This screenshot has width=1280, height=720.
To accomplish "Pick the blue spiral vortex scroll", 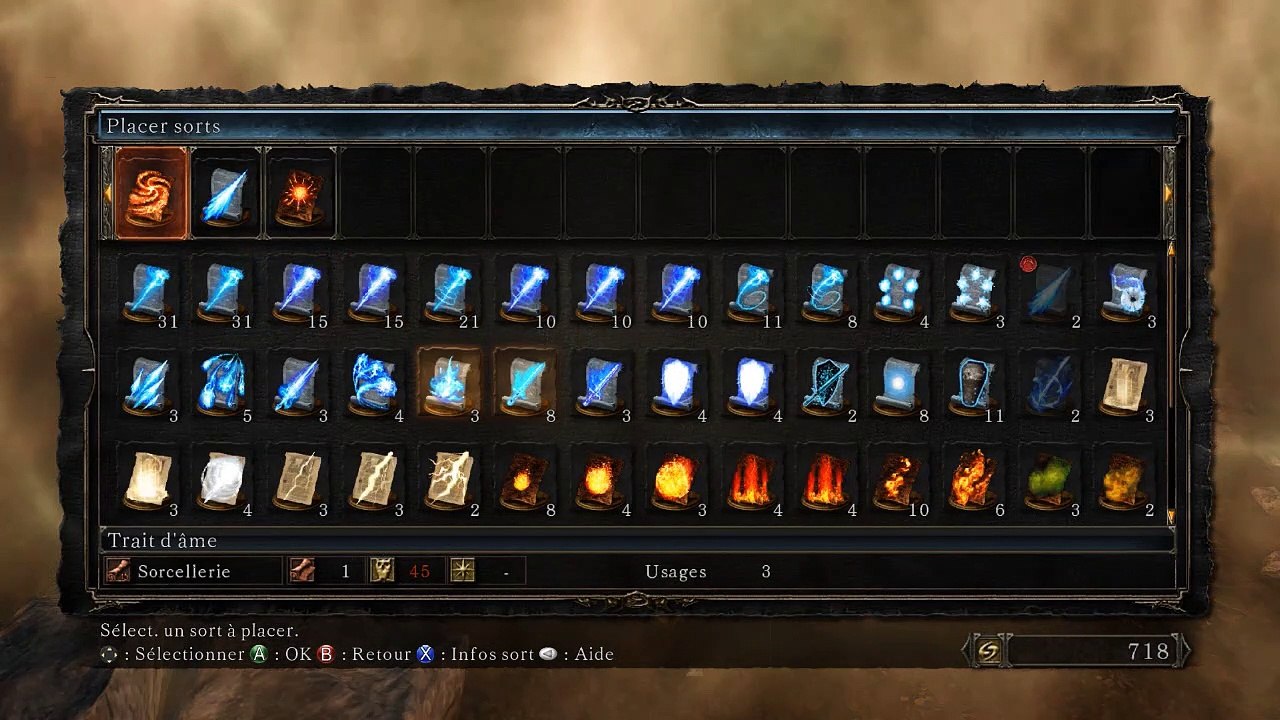I will click(x=1122, y=291).
